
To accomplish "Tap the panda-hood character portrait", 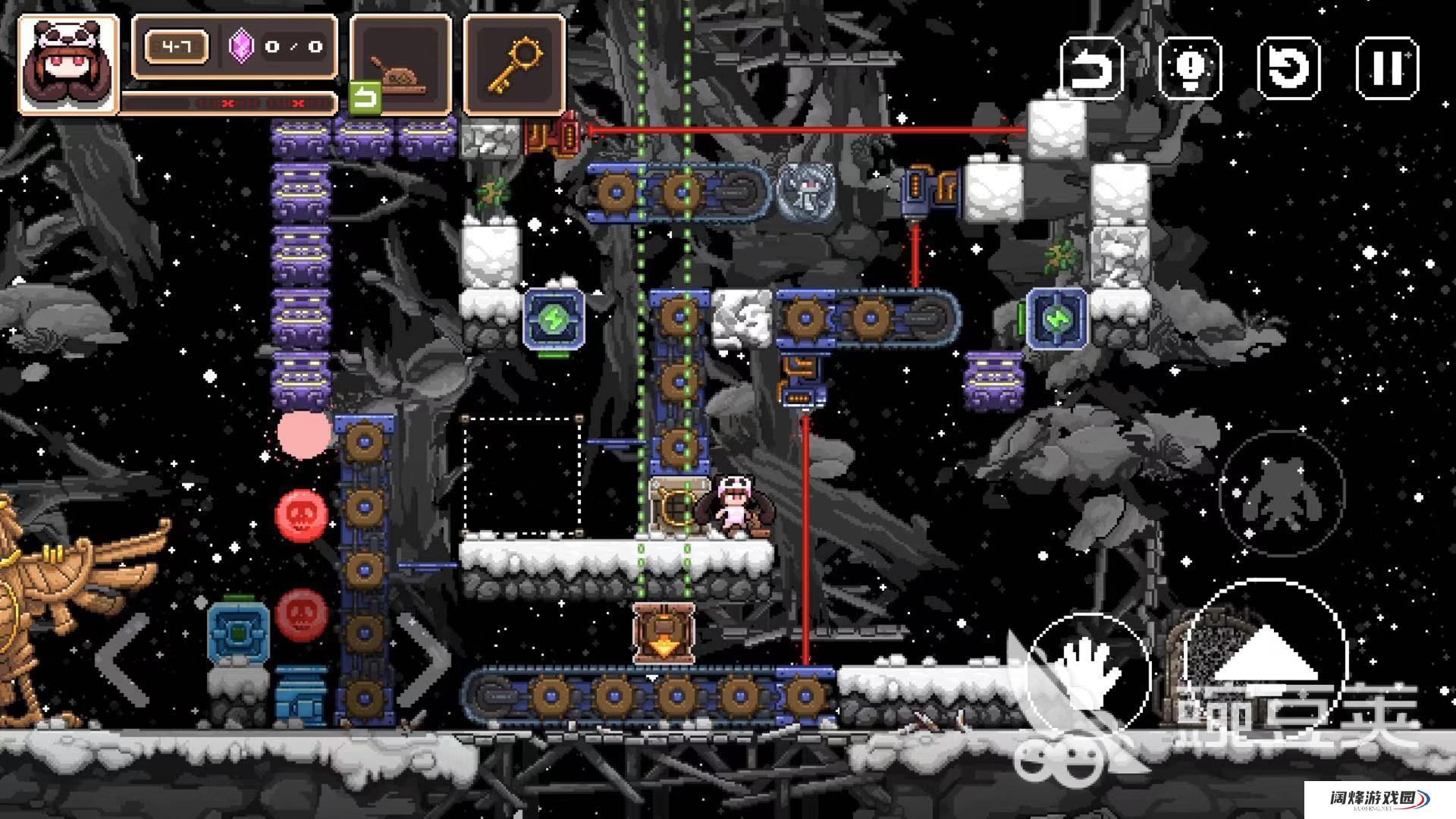I will [x=68, y=64].
